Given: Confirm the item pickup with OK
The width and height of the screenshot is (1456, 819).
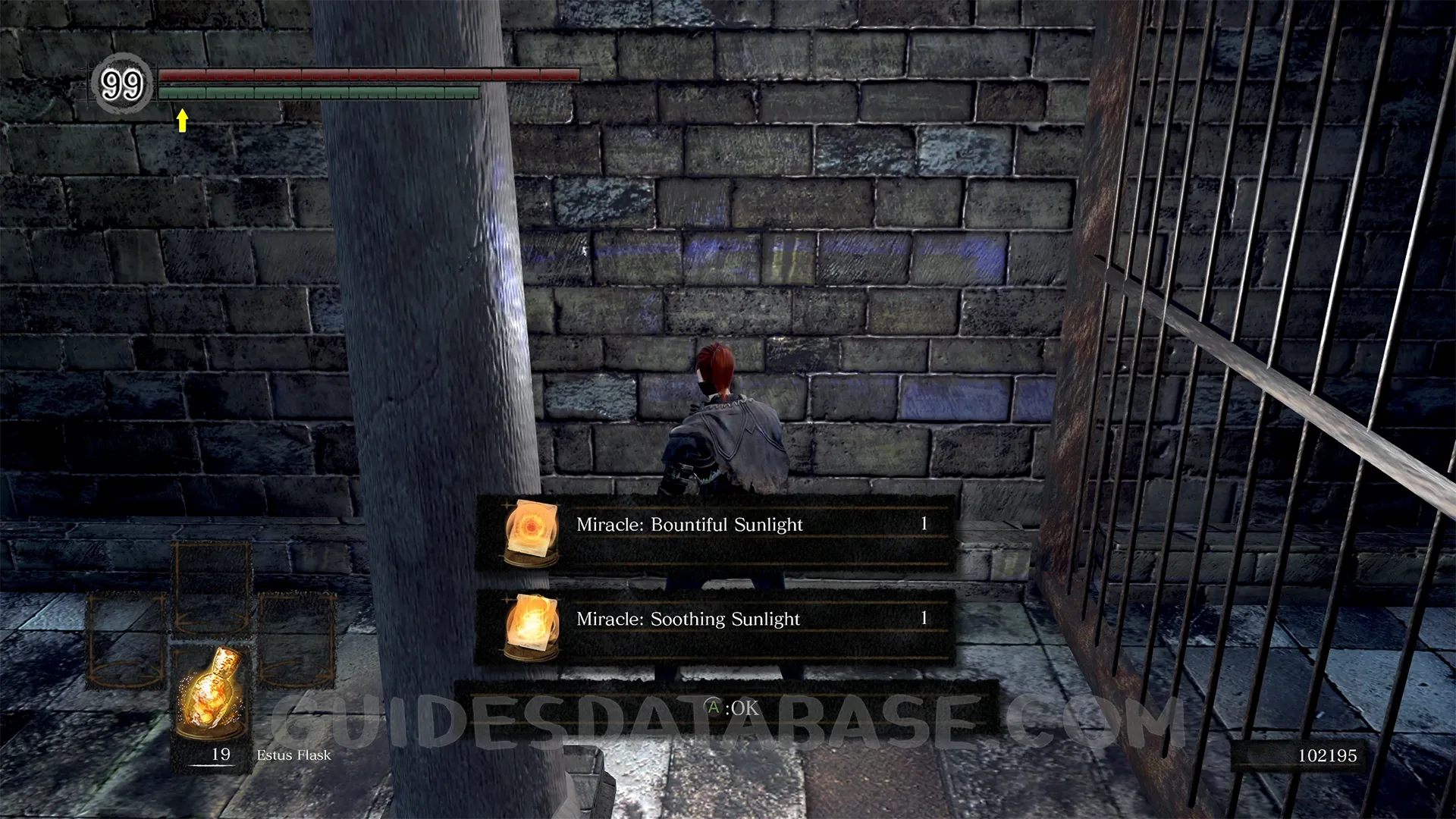Looking at the screenshot, I should click(x=733, y=708).
